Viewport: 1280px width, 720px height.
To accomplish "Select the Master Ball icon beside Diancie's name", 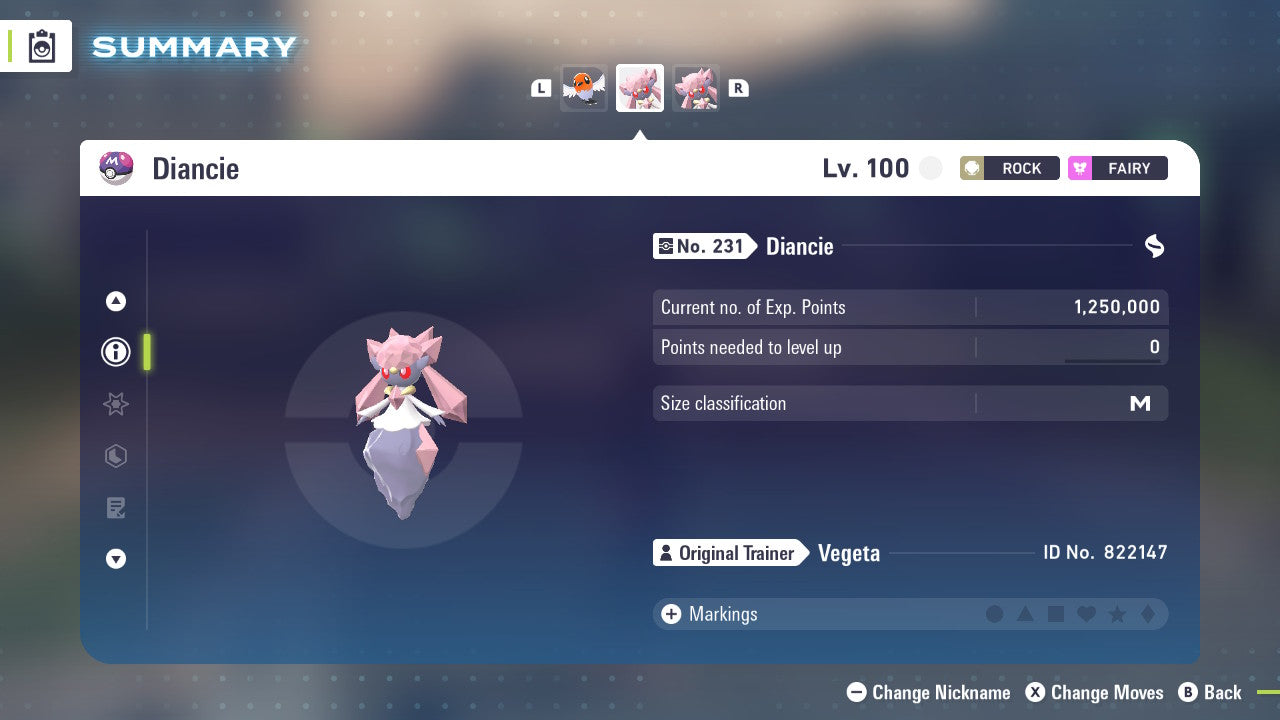I will pyautogui.click(x=115, y=168).
